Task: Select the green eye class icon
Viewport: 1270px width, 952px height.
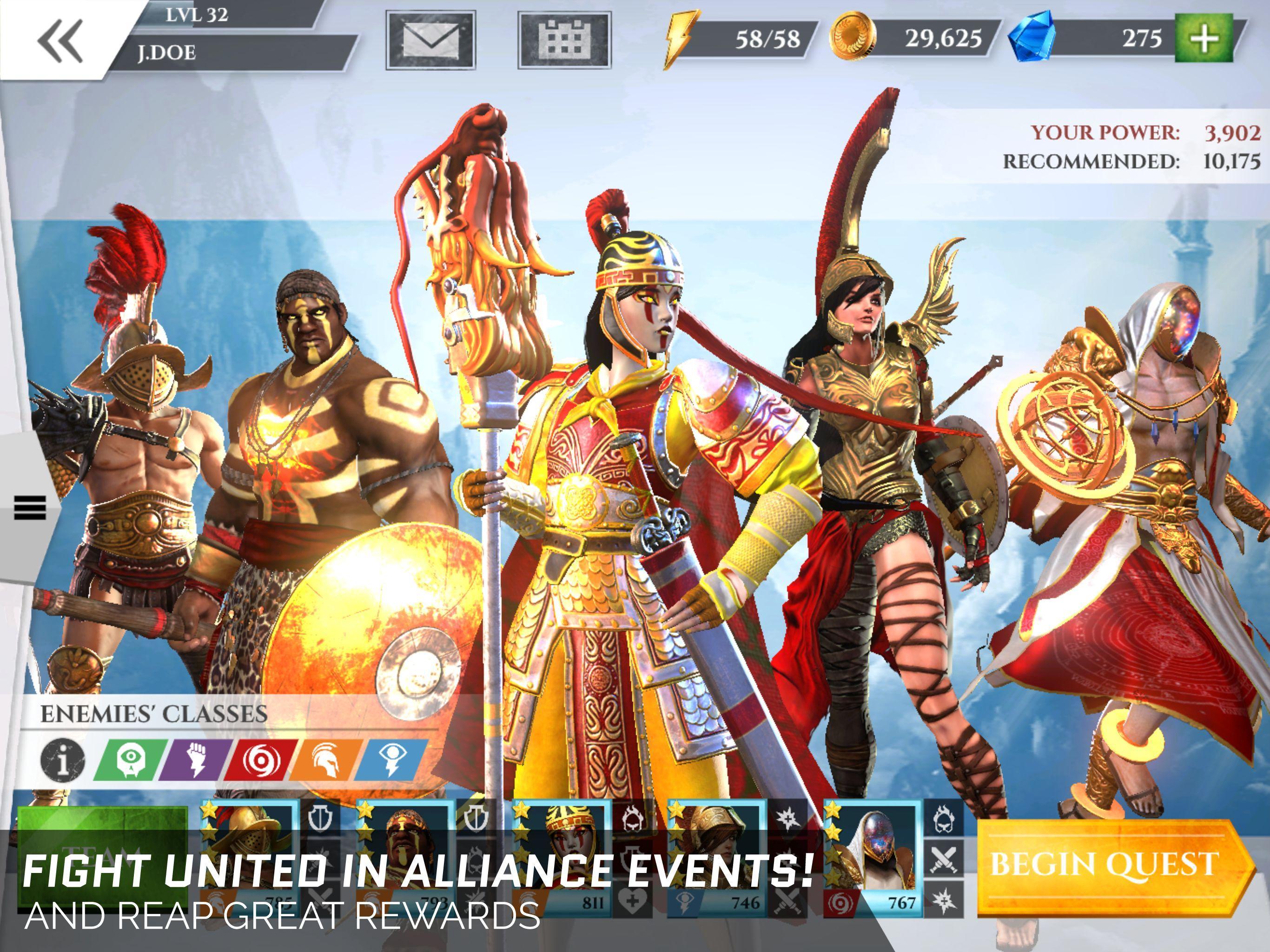Action: click(129, 759)
